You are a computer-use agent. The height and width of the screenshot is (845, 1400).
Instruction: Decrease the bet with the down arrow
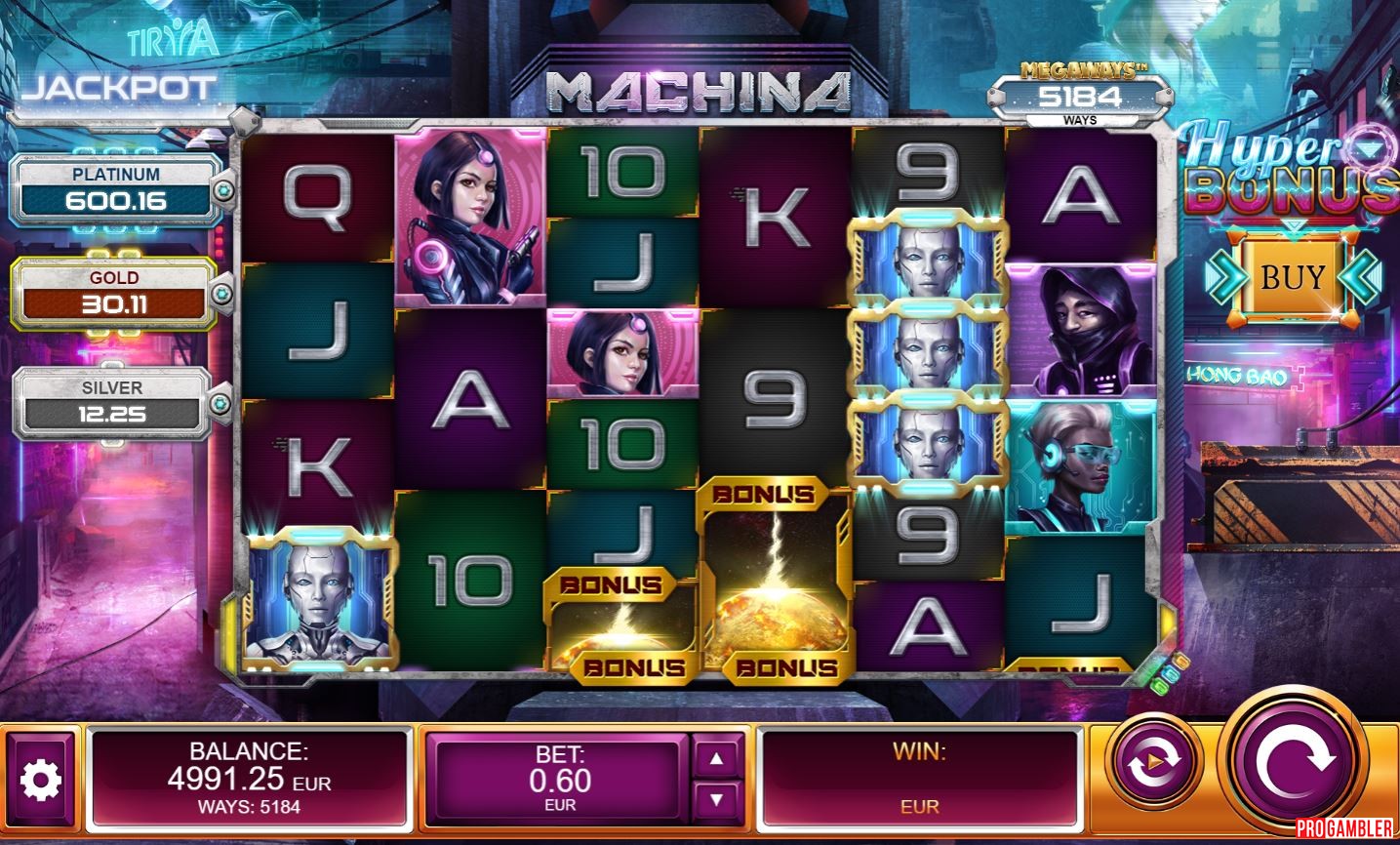coord(717,800)
